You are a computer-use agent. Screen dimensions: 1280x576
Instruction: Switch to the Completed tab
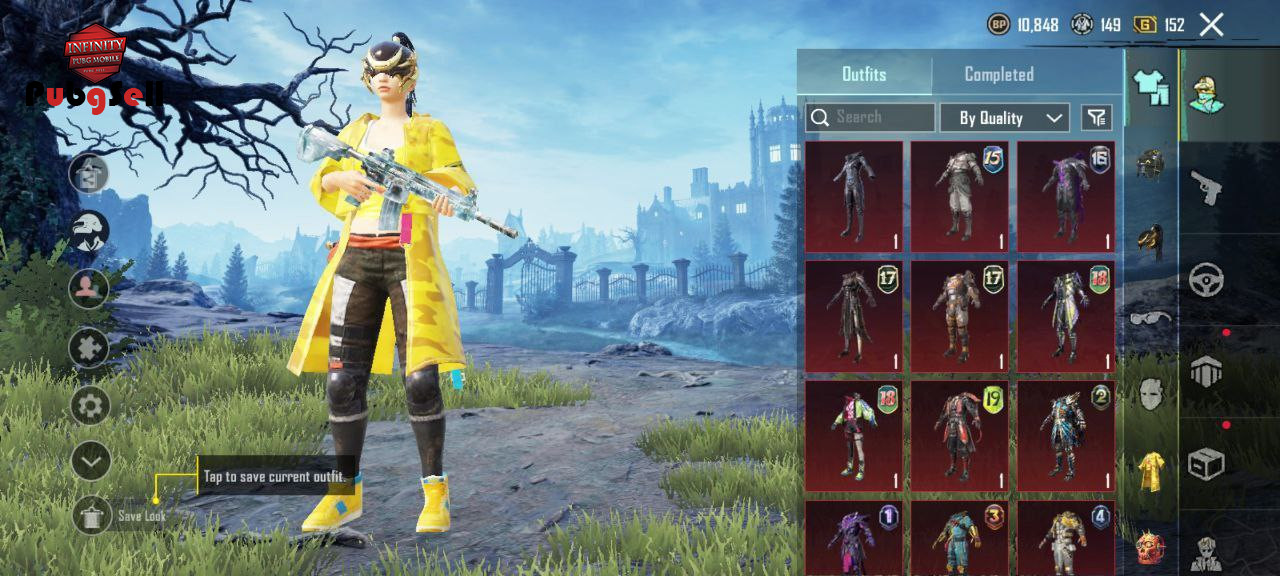click(998, 74)
